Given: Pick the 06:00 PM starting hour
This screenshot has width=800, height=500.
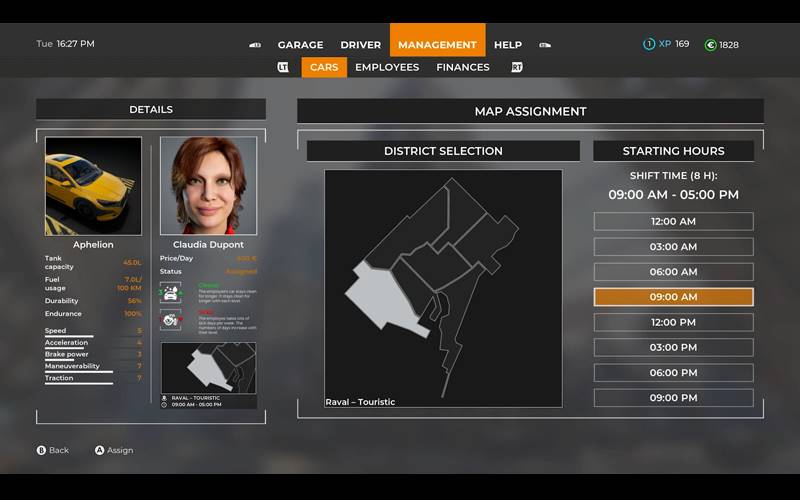Looking at the screenshot, I should tap(673, 373).
